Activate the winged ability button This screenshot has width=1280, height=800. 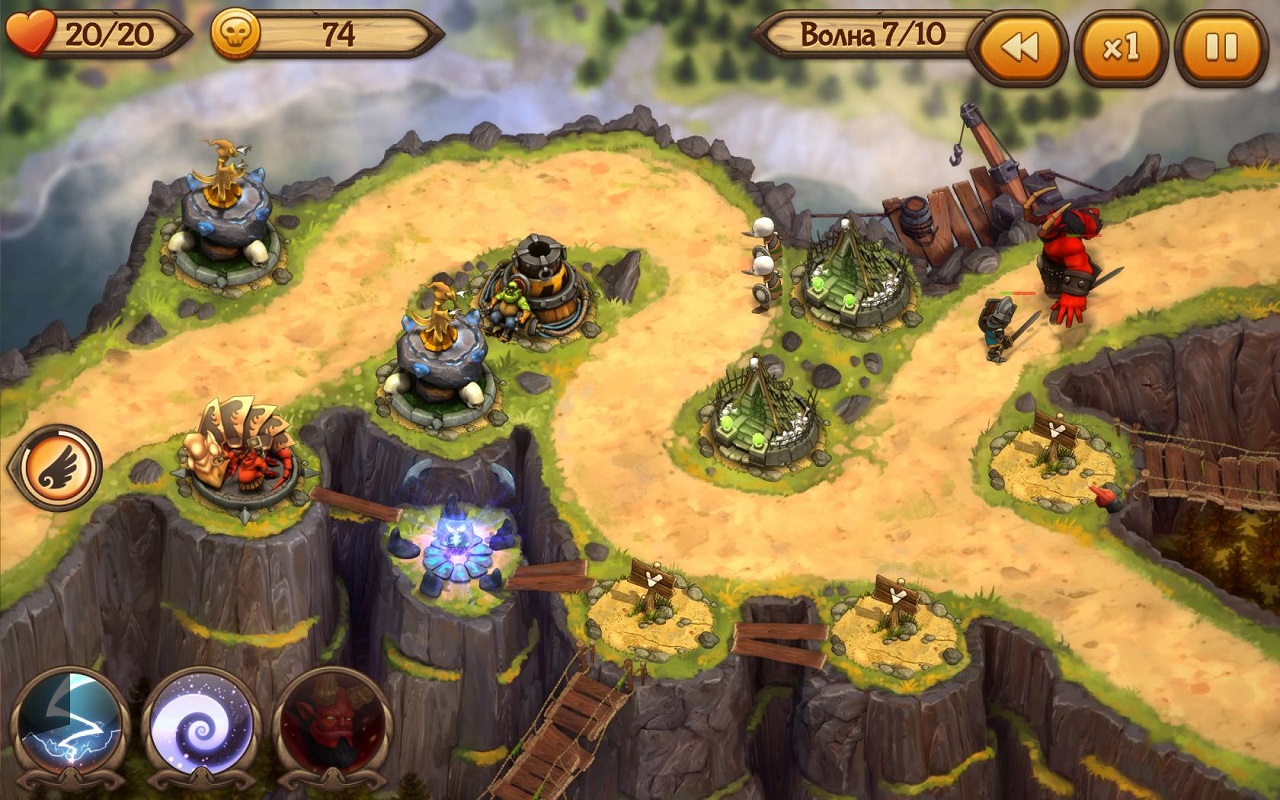(55, 467)
